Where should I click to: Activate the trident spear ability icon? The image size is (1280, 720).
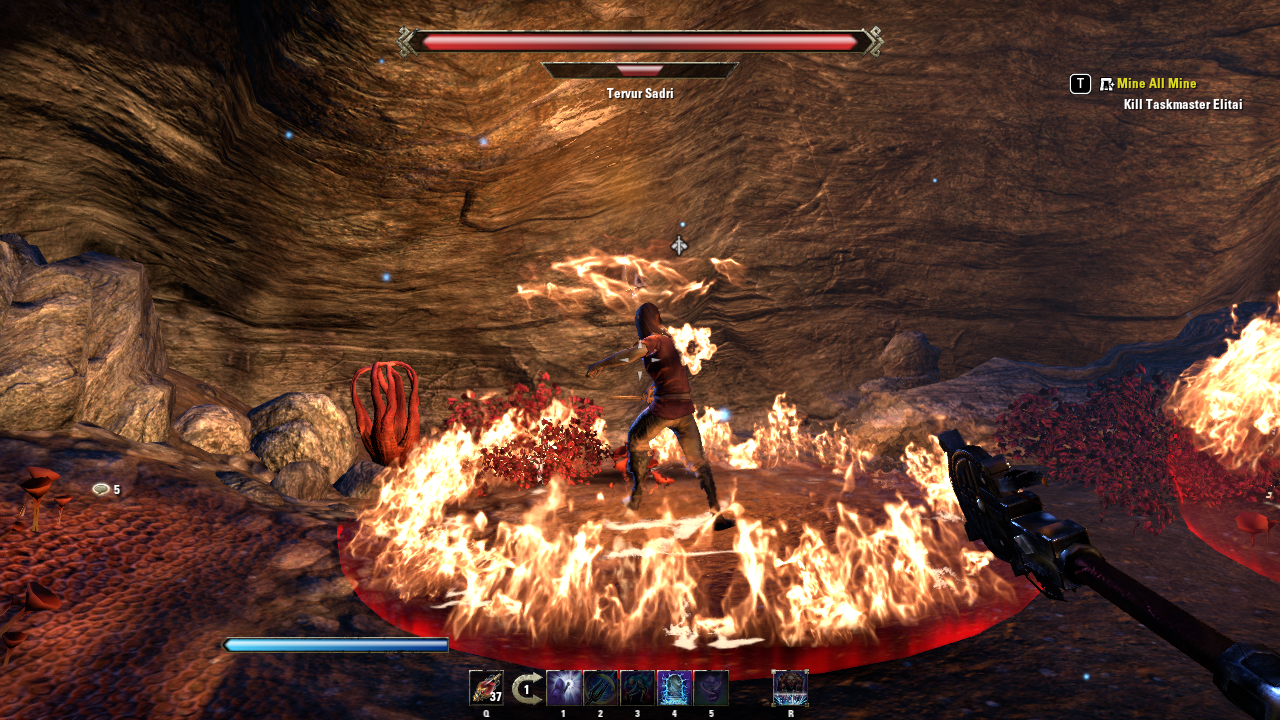(x=601, y=688)
